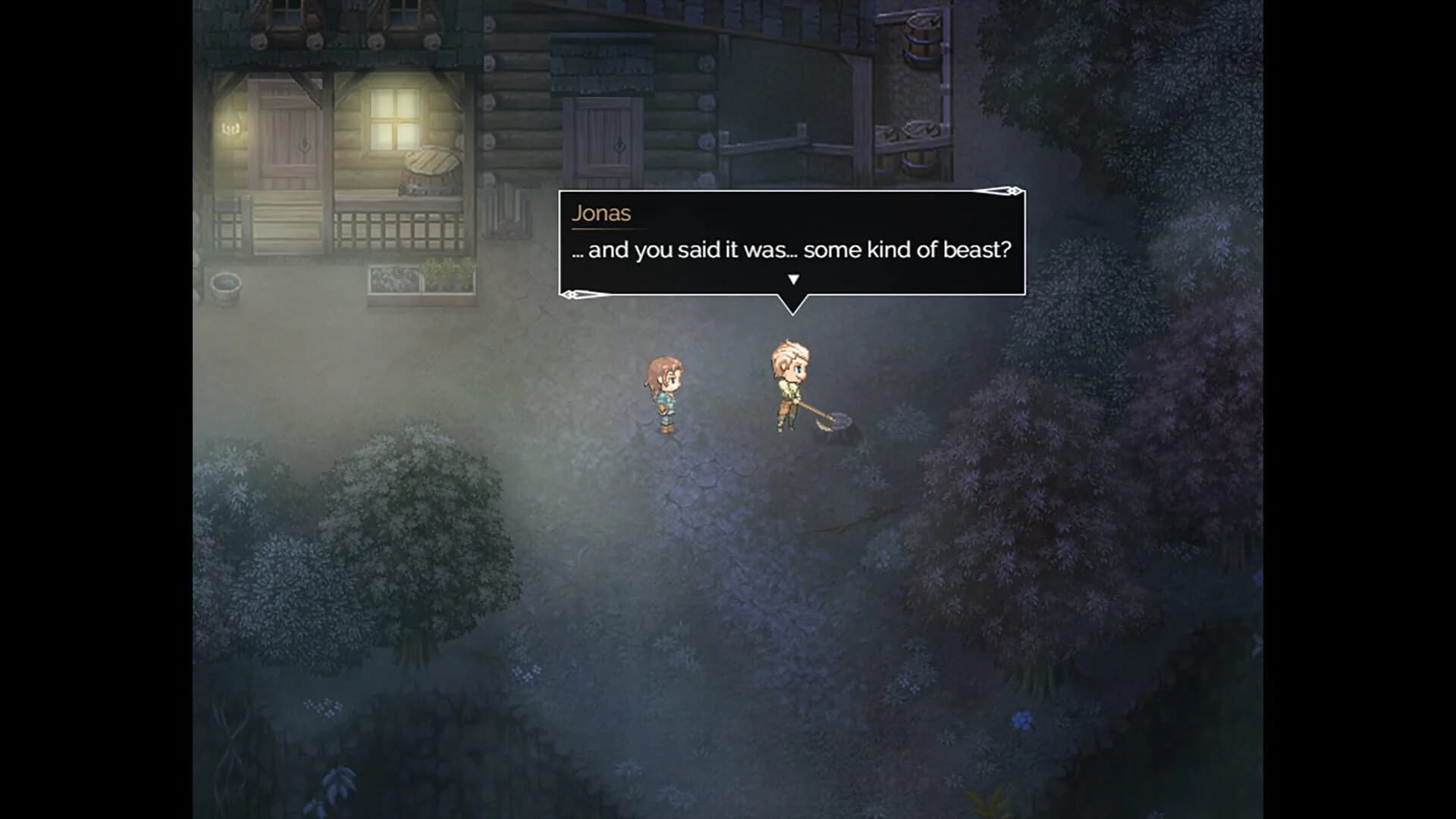This screenshot has width=1456, height=819.
Task: Click the blinking continue arrow in the dialogue box
Action: click(794, 279)
